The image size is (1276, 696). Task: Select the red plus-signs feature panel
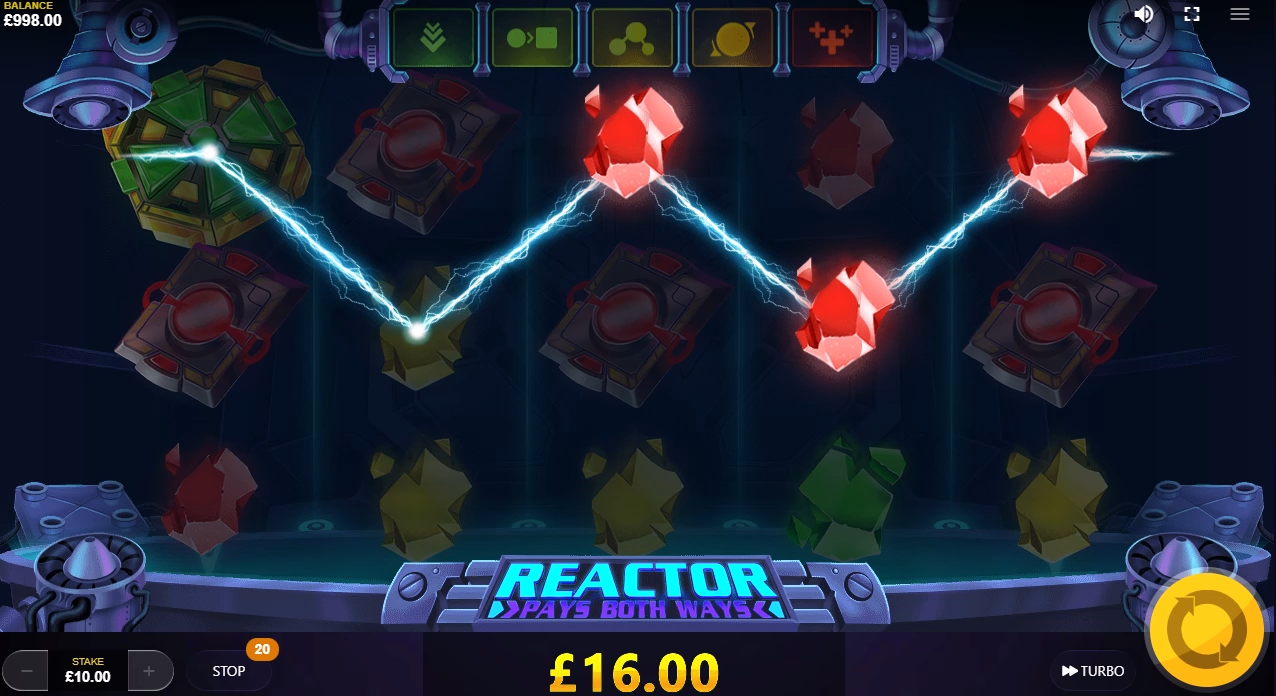click(x=831, y=39)
